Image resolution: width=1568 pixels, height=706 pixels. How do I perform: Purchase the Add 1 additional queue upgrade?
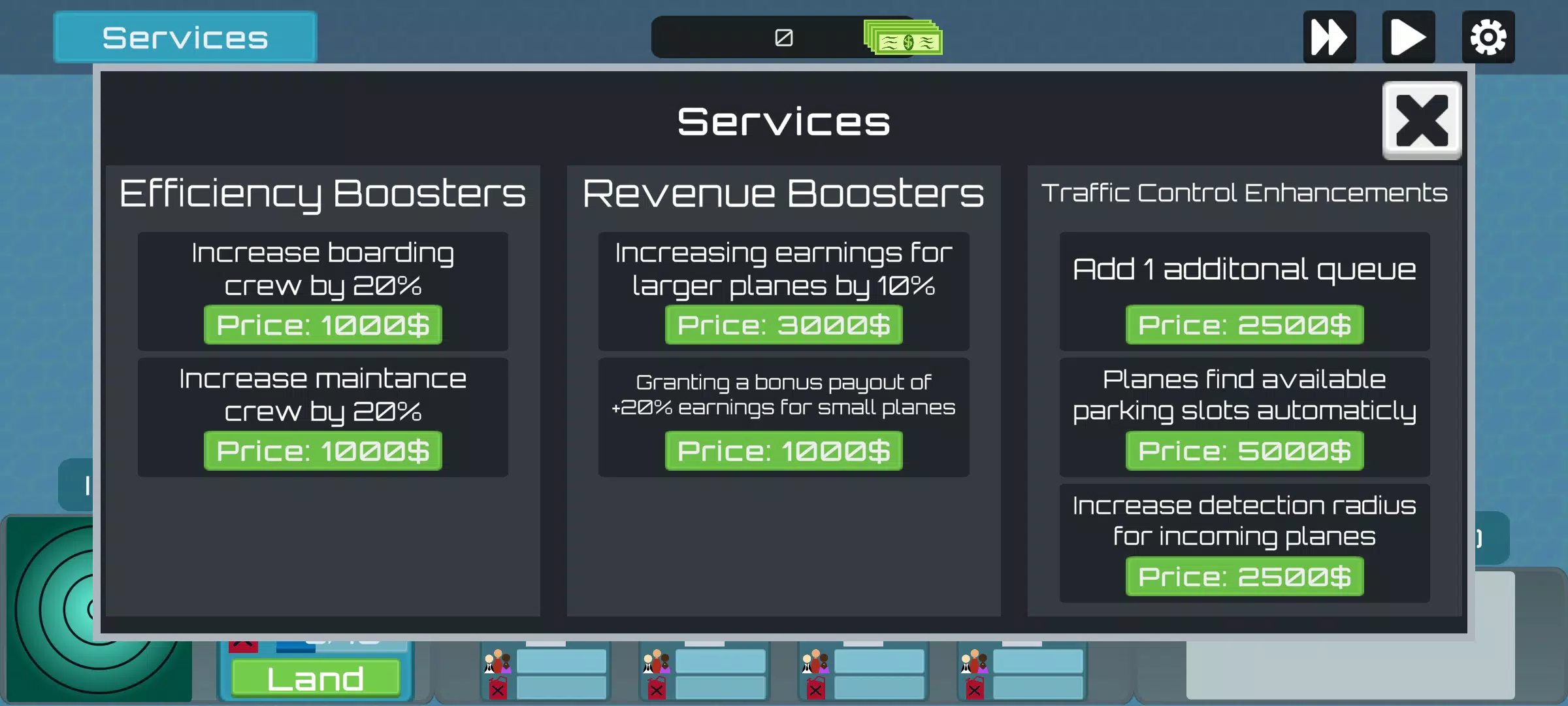1243,325
